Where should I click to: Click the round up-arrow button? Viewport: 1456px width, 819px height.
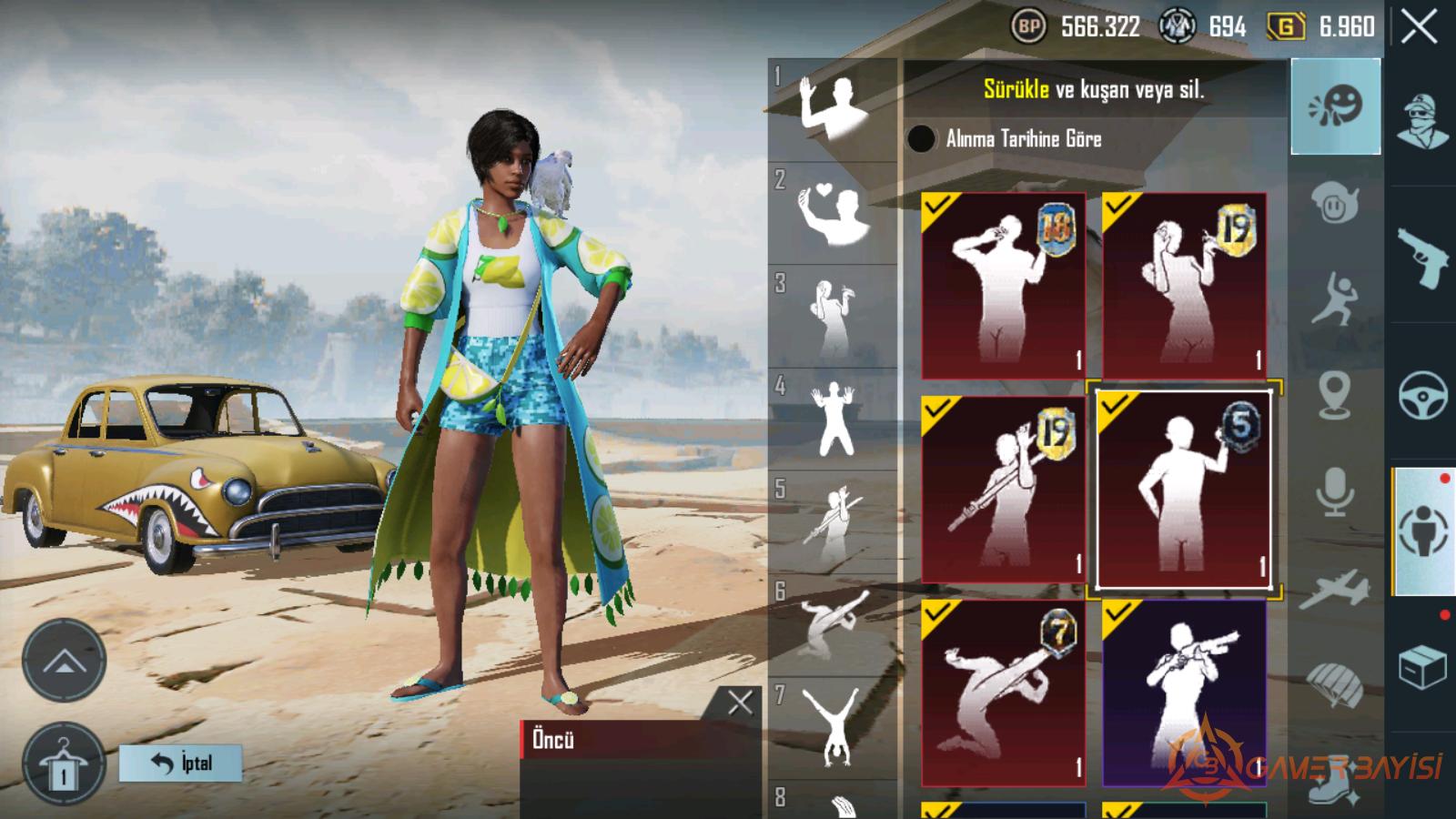pyautogui.click(x=63, y=661)
